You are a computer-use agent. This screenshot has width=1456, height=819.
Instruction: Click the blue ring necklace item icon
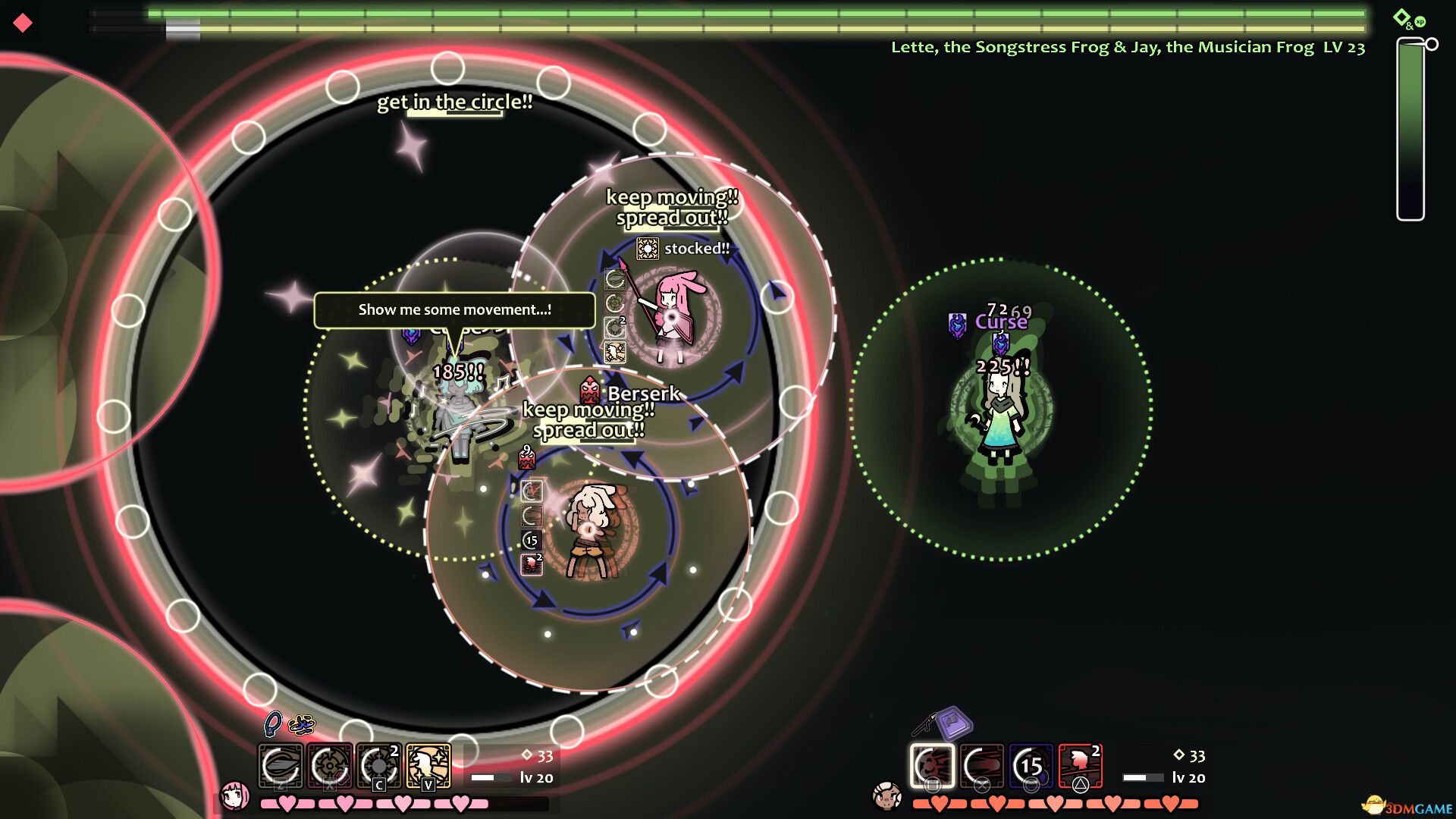click(272, 724)
